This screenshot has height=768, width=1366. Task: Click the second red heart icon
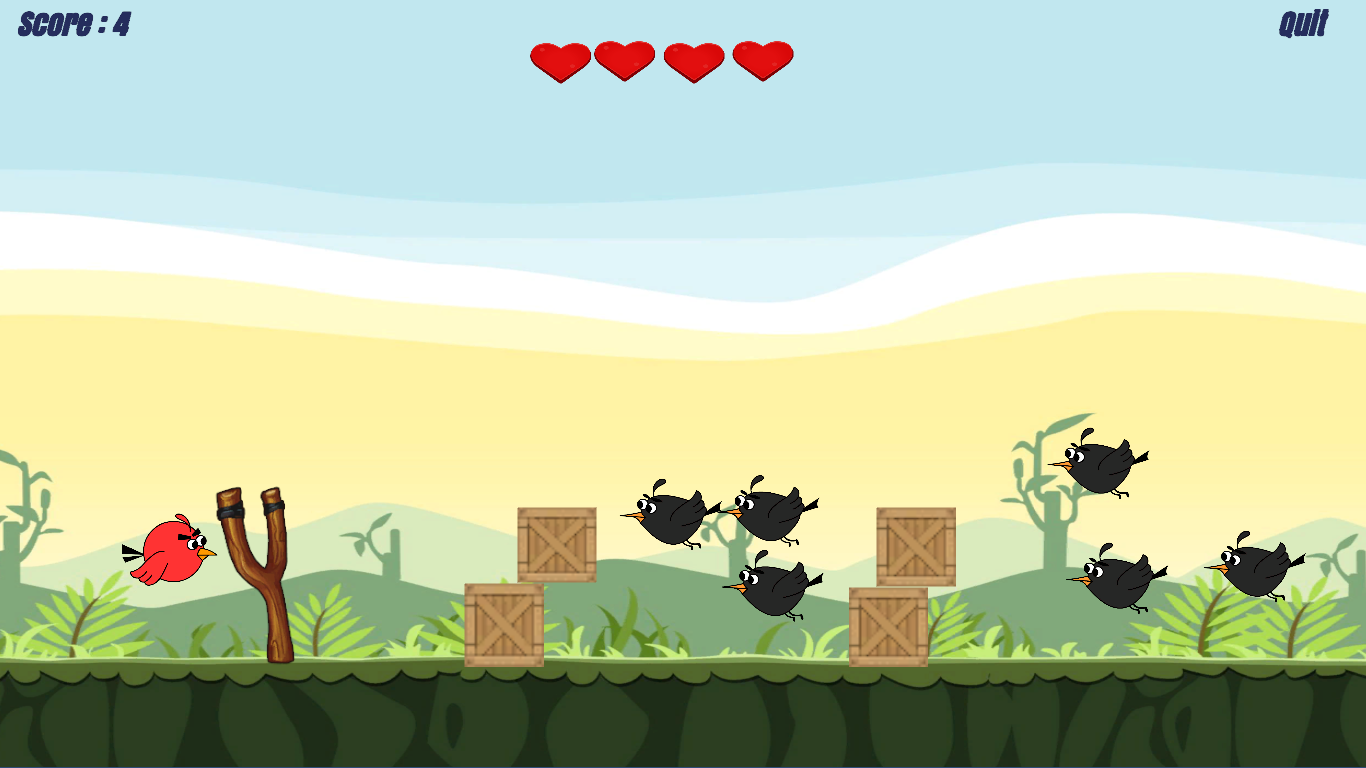(623, 60)
